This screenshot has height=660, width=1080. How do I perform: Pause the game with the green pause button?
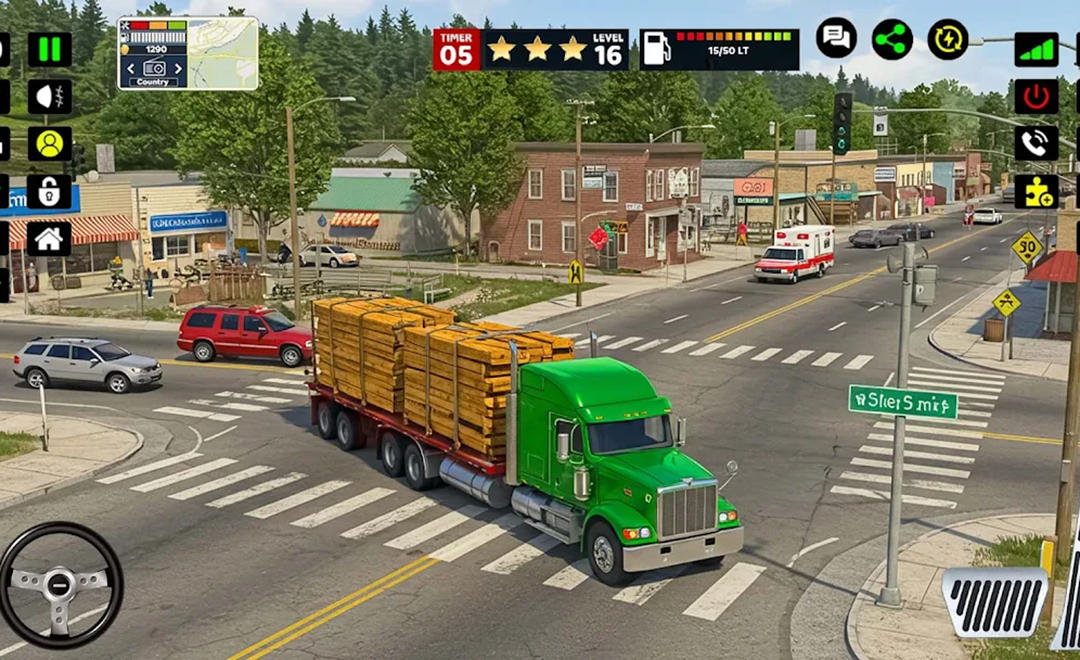pyautogui.click(x=49, y=49)
